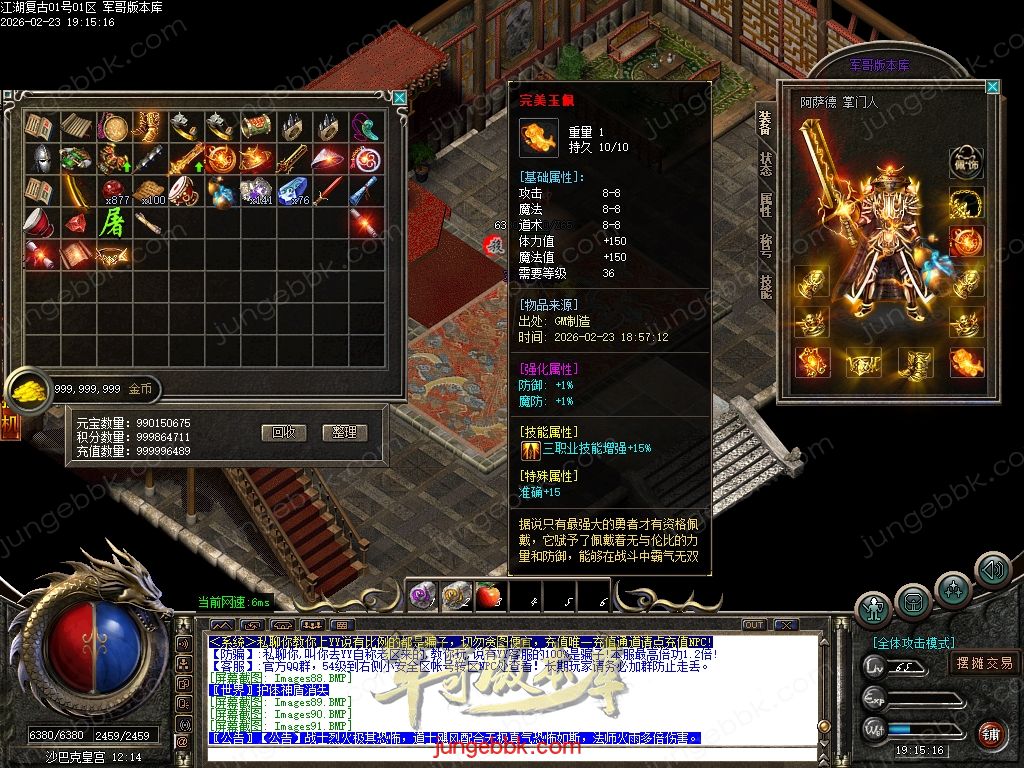Viewport: 1024px width, 768px height.
Task: Click the 佩饰 accessory slot button
Action: pyautogui.click(x=966, y=162)
